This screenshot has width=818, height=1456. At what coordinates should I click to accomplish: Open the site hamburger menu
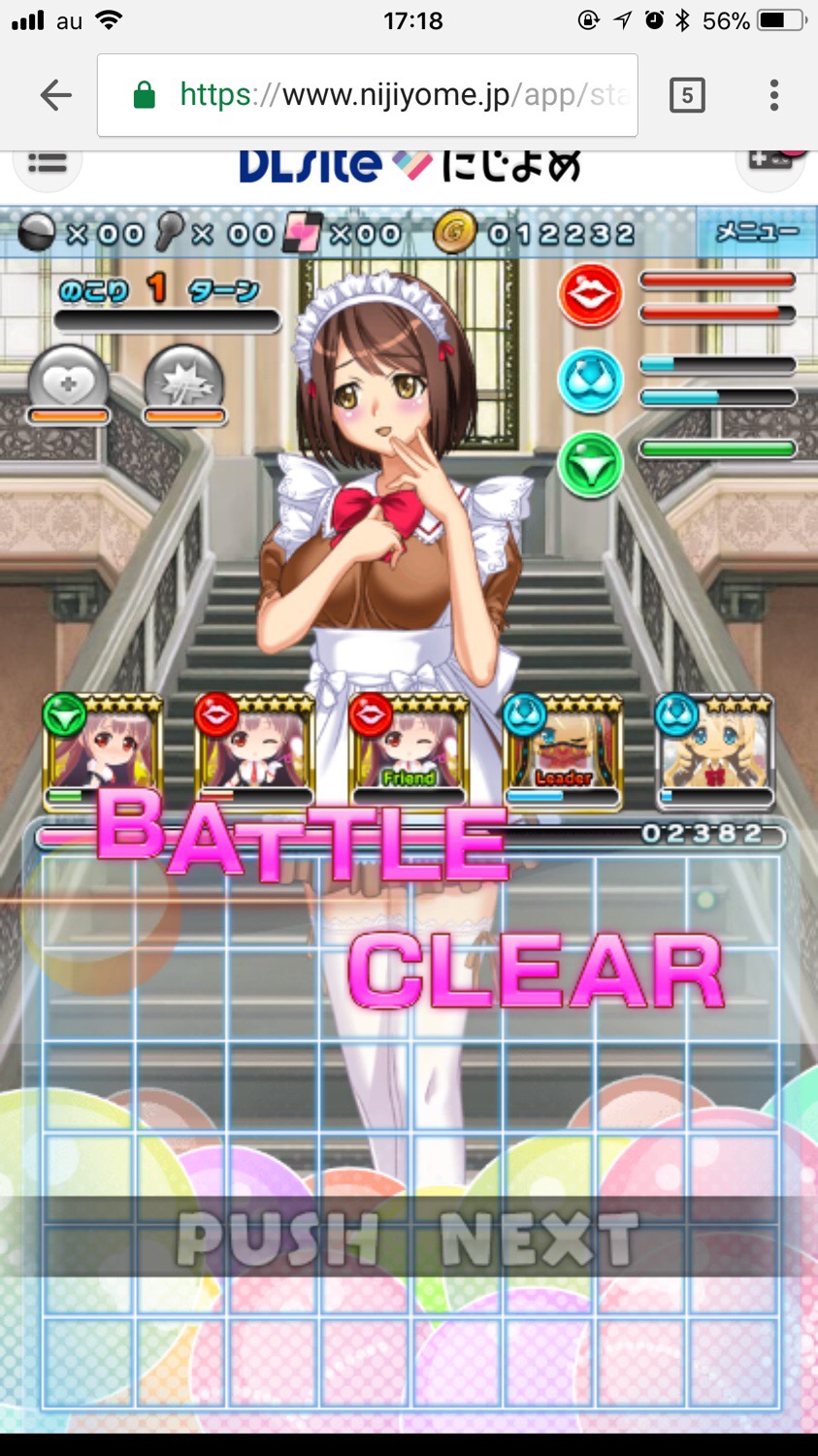[x=47, y=165]
